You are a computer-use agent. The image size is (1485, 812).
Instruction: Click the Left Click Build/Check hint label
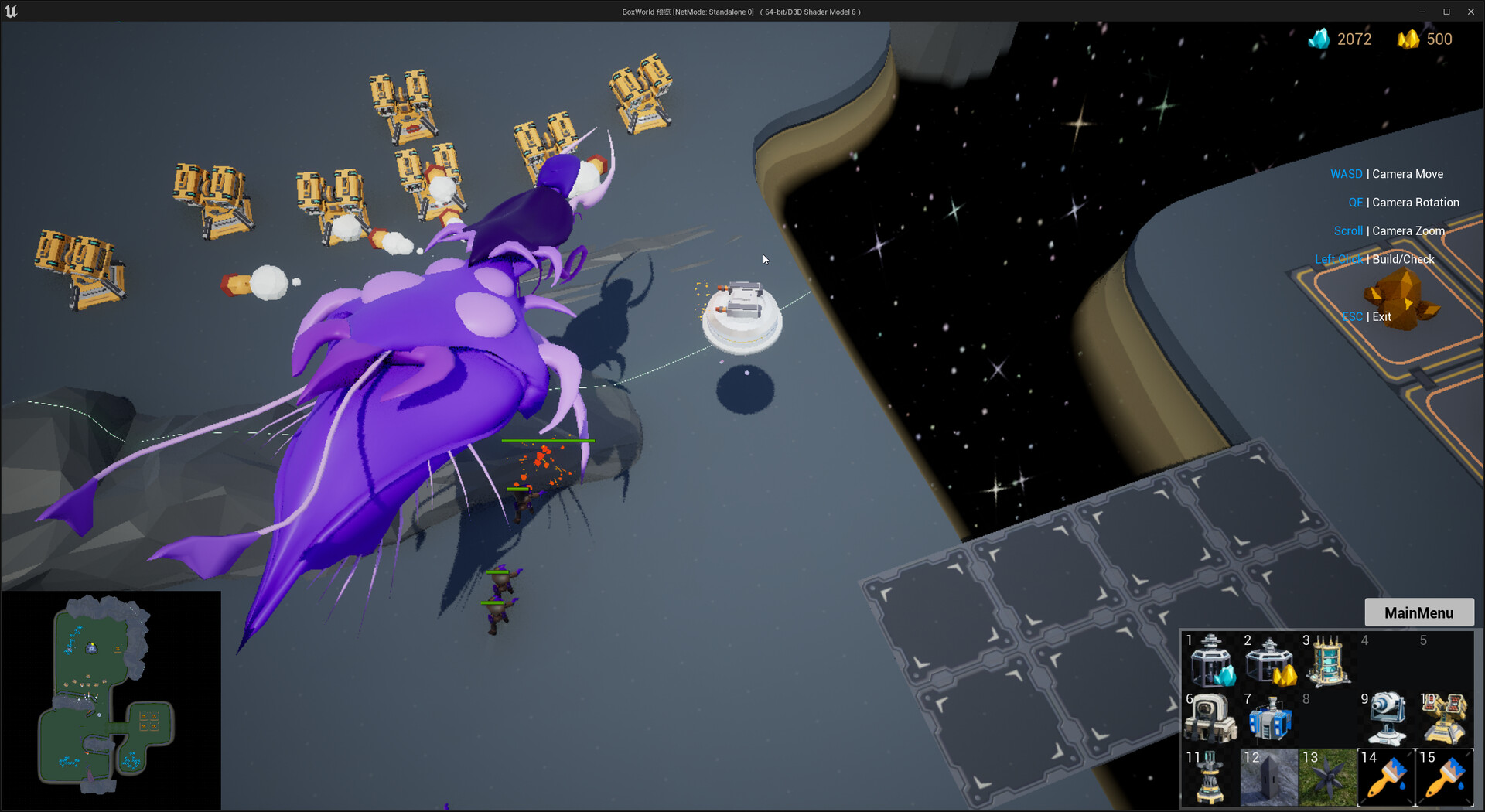1374,259
